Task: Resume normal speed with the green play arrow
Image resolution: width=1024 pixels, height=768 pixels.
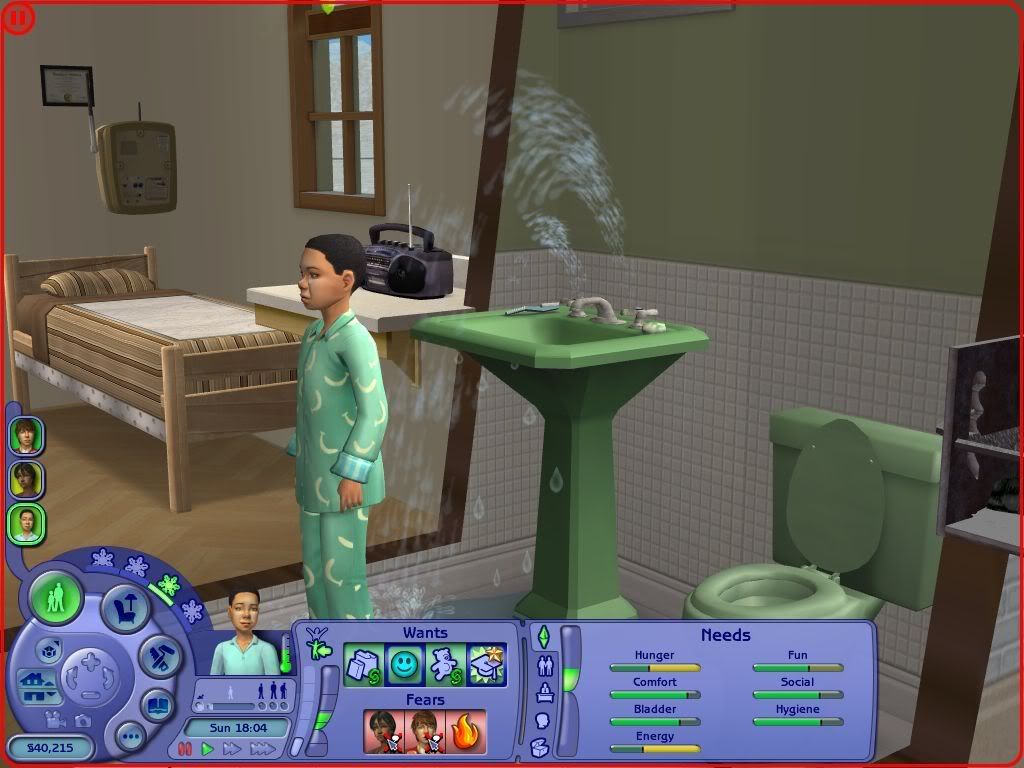Action: tap(208, 749)
